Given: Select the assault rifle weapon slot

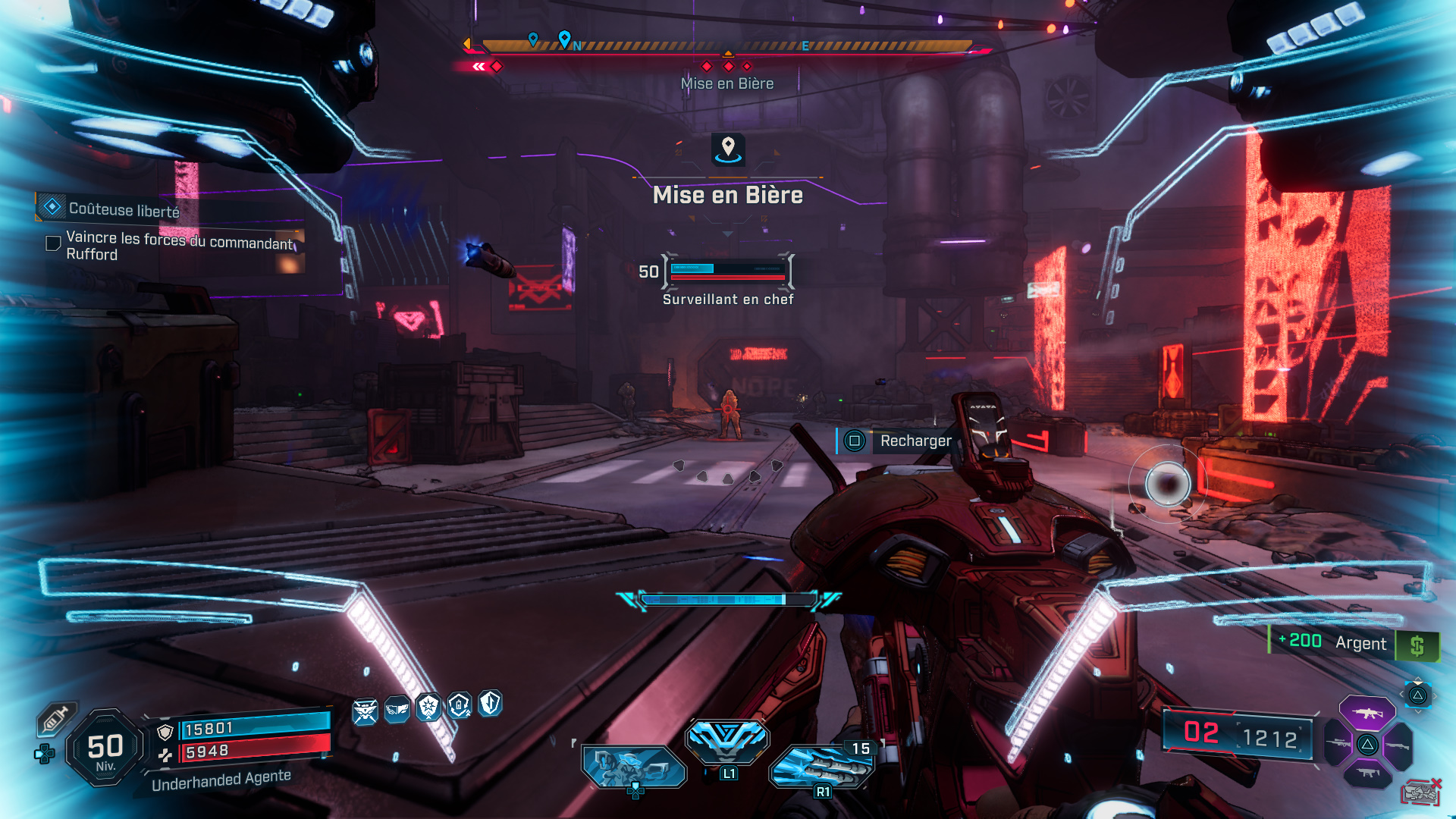Looking at the screenshot, I should click(1367, 713).
